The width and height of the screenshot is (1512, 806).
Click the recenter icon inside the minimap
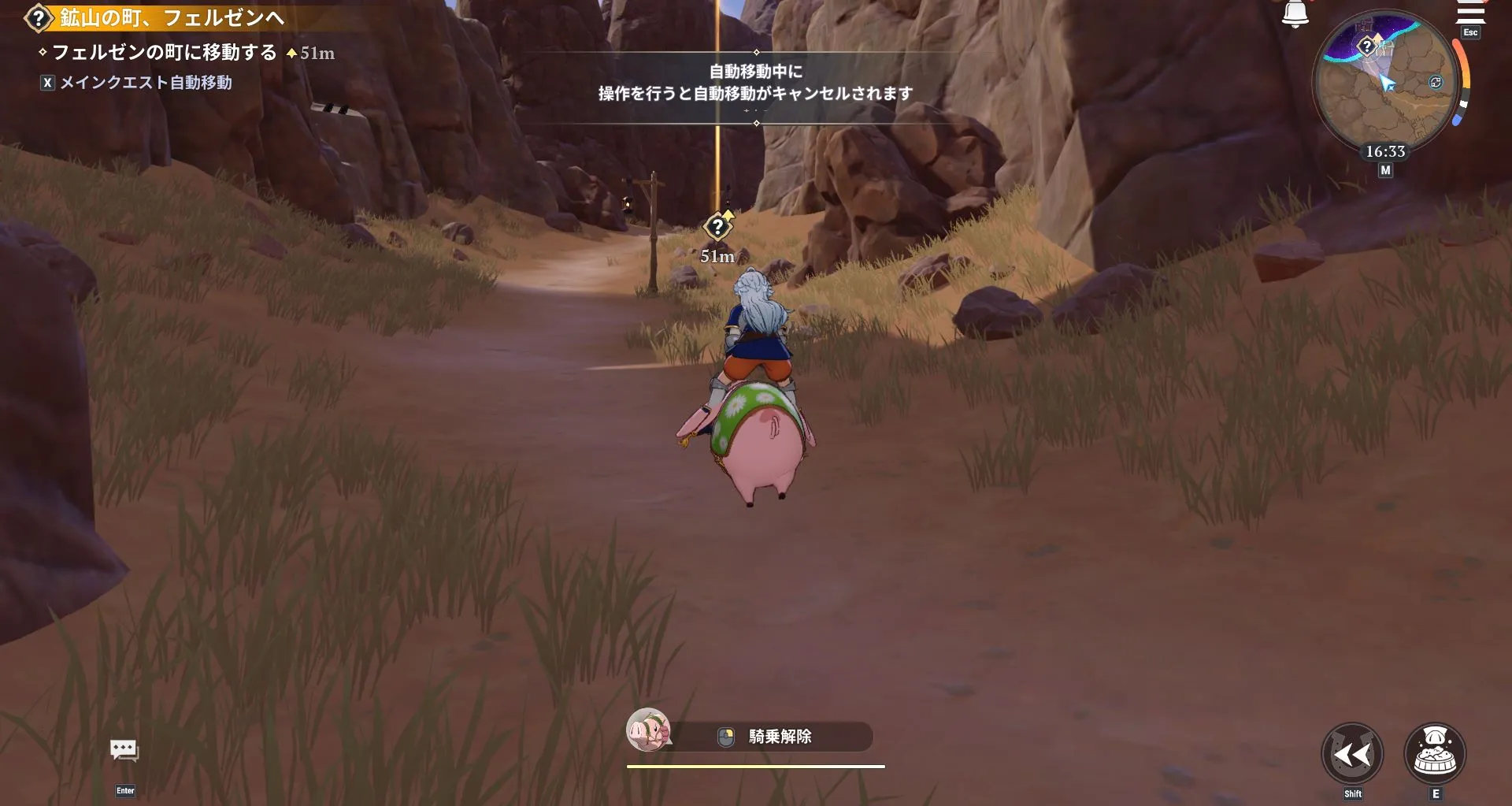pos(1437,80)
